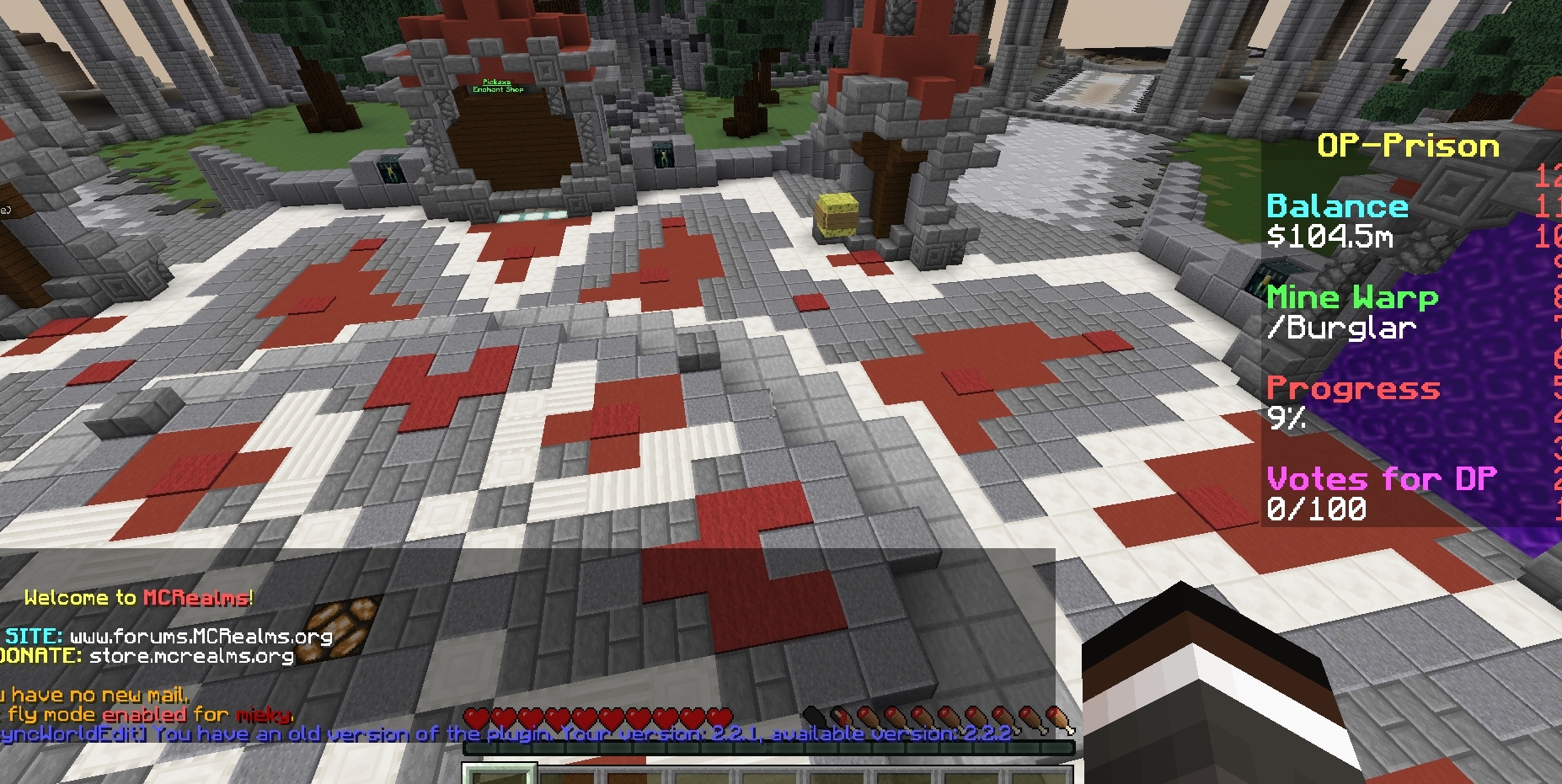The height and width of the screenshot is (784, 1562).
Task: Expand the OP-Prison scoreboard title
Action: (x=1409, y=146)
